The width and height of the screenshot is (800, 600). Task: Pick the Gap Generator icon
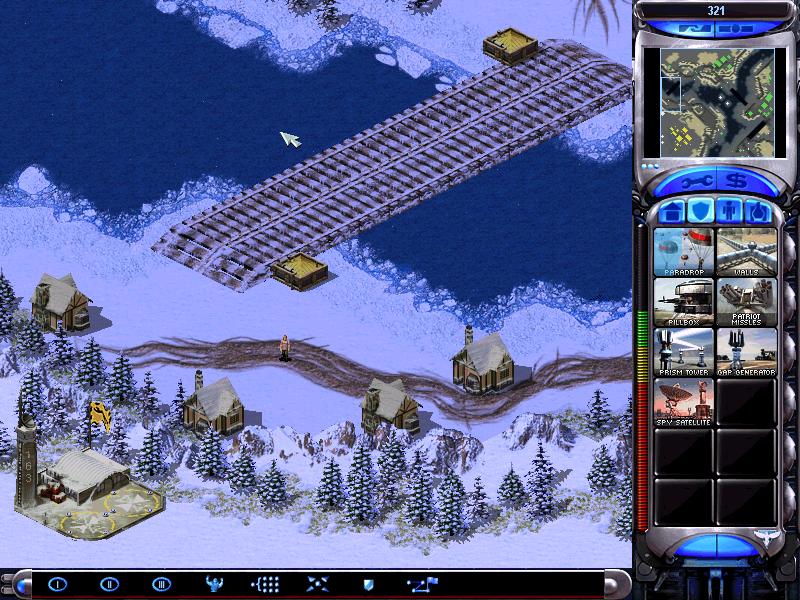745,352
